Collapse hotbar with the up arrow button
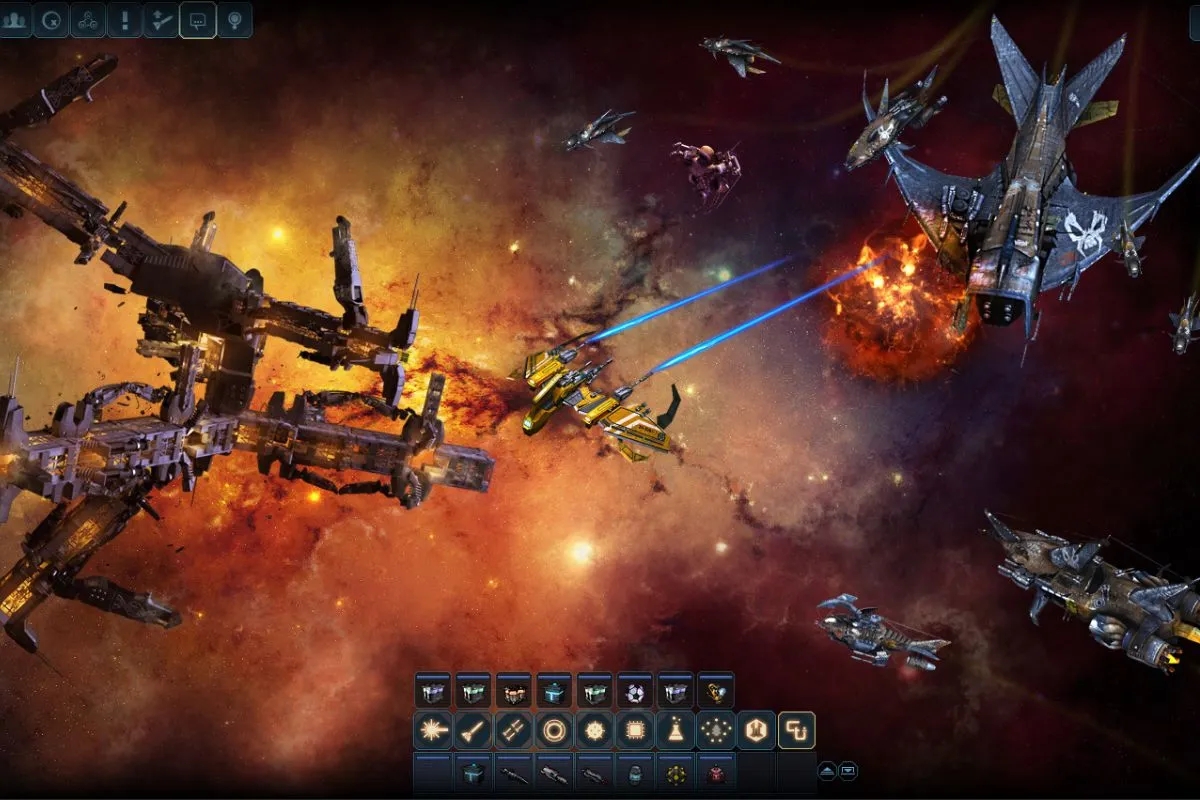The image size is (1200, 800). pyautogui.click(x=828, y=771)
